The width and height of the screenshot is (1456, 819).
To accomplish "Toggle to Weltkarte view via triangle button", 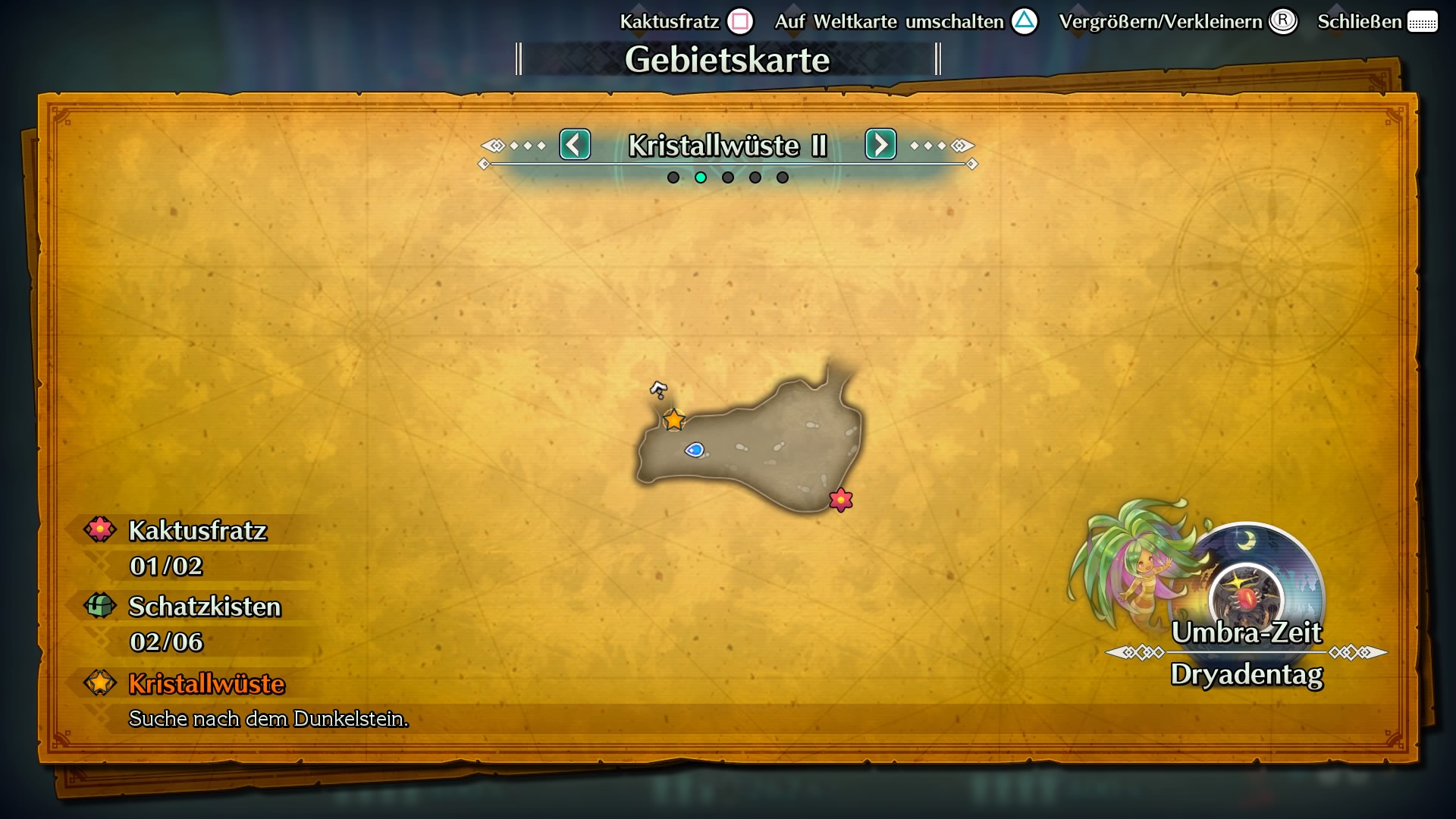I will (x=1025, y=21).
